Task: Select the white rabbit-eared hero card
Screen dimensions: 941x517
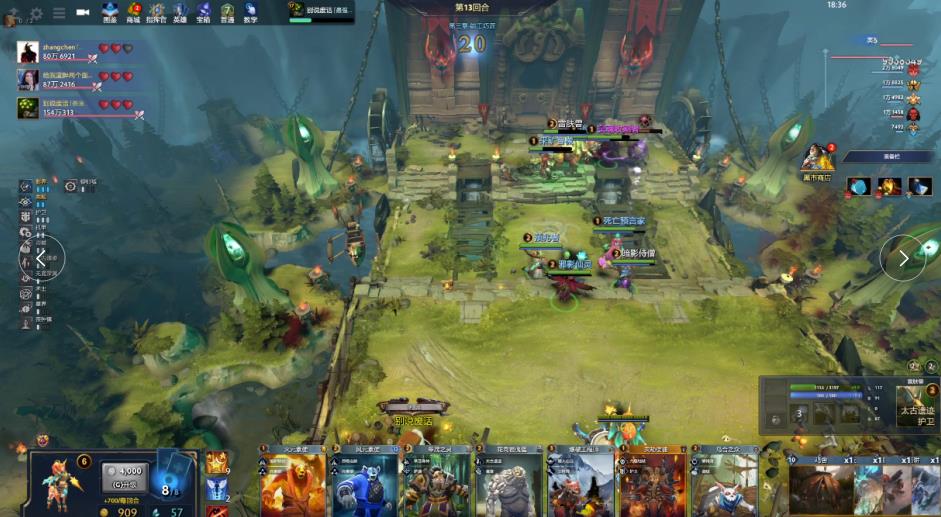Action: (x=724, y=486)
